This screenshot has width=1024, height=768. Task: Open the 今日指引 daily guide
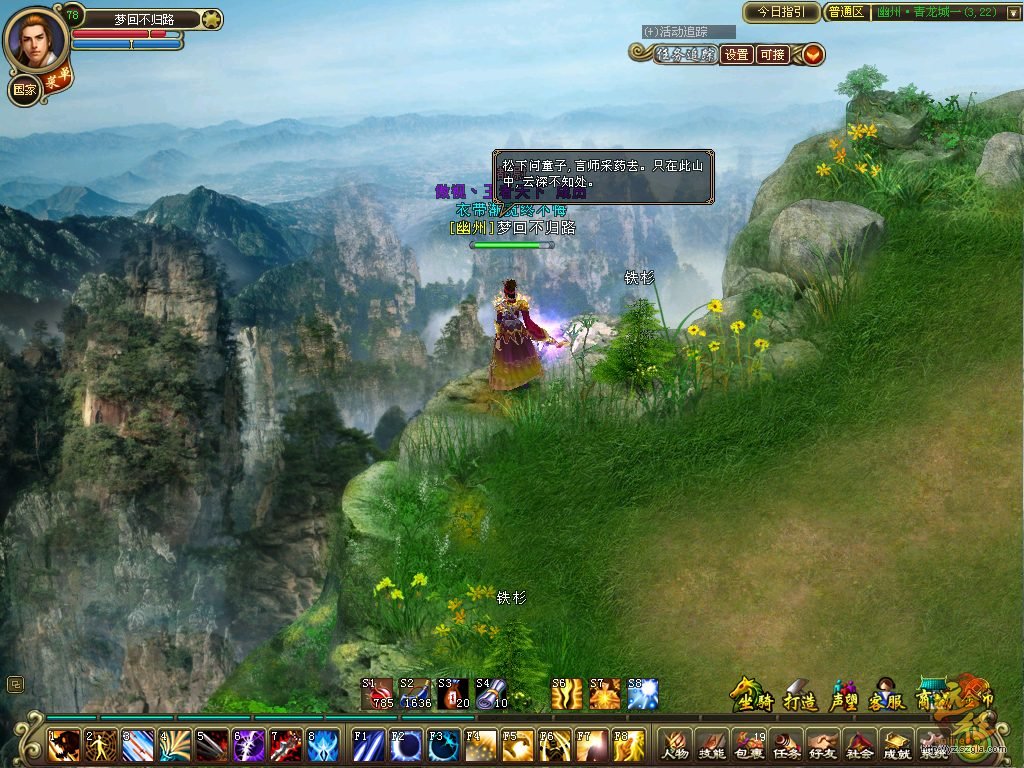click(781, 12)
